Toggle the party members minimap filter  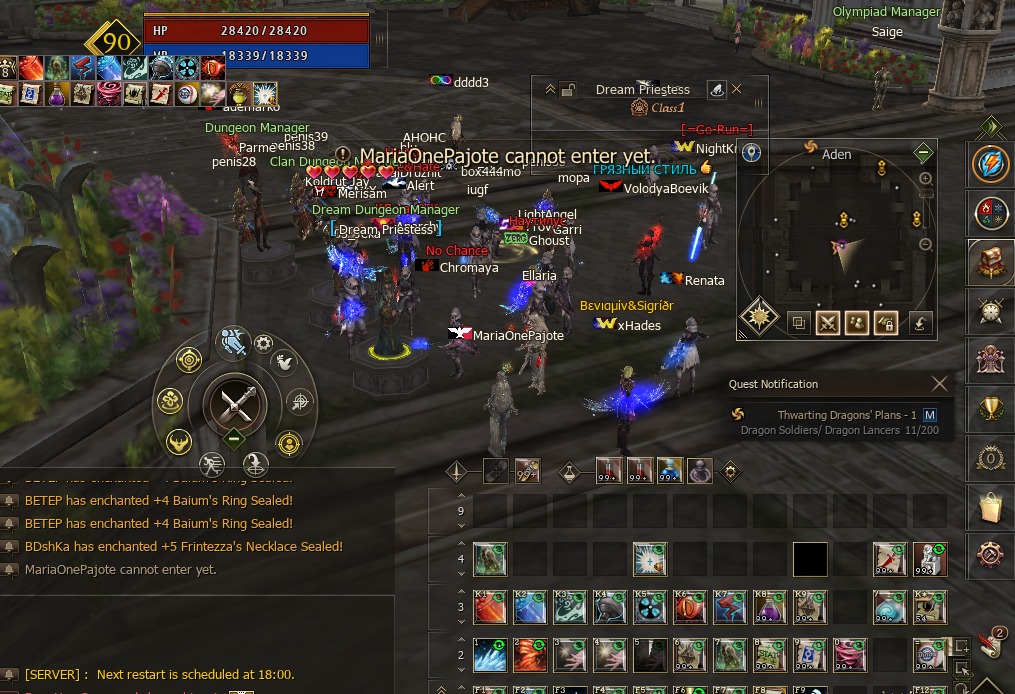point(856,323)
